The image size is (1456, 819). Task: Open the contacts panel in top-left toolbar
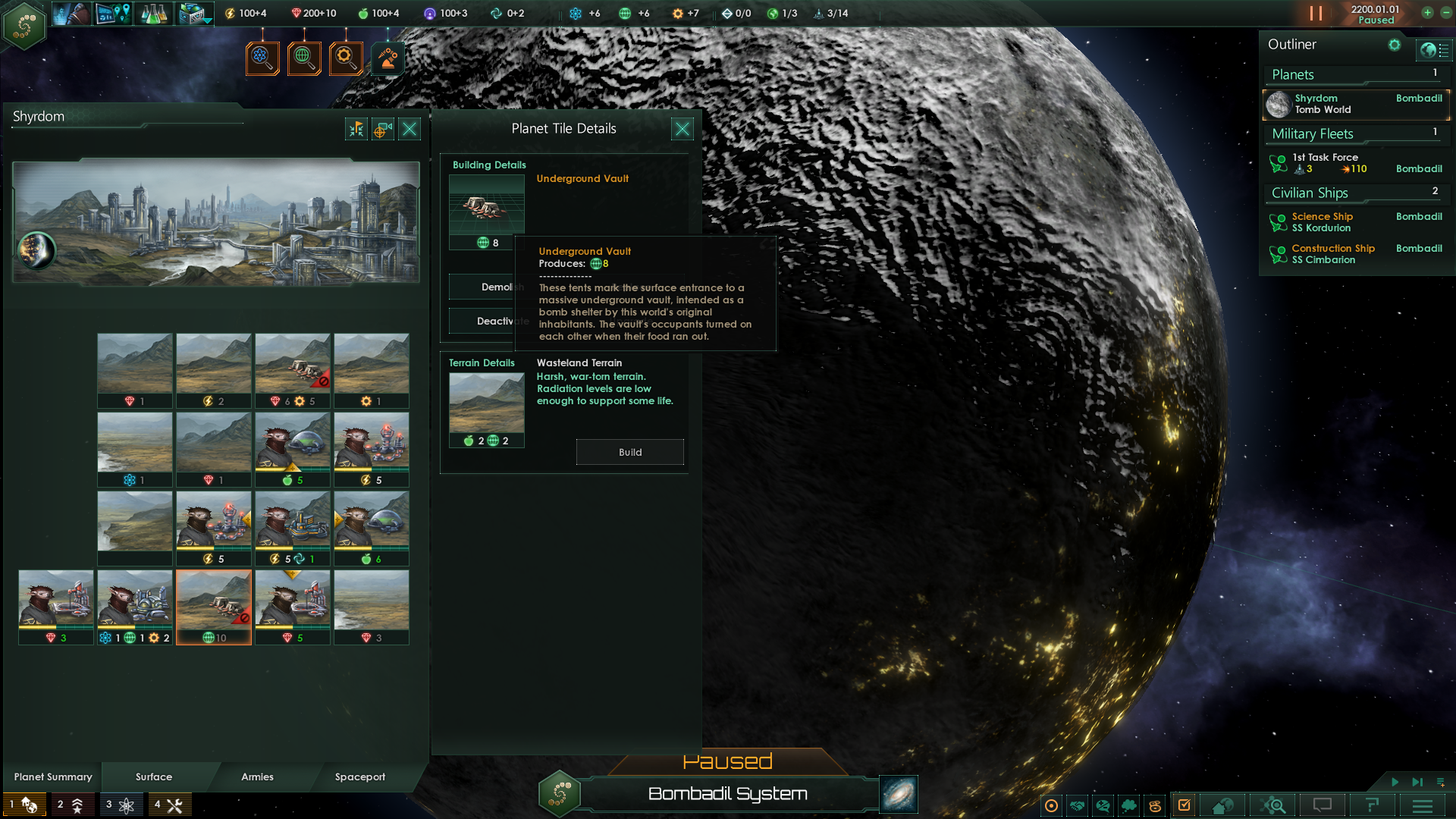pos(72,14)
